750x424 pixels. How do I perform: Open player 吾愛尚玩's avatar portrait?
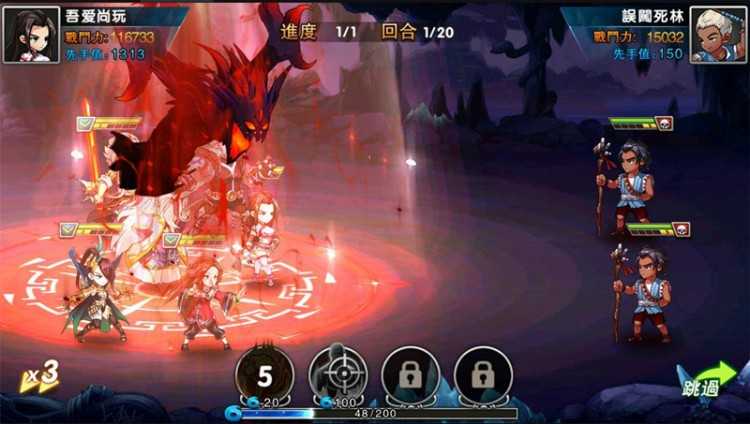tap(31, 34)
